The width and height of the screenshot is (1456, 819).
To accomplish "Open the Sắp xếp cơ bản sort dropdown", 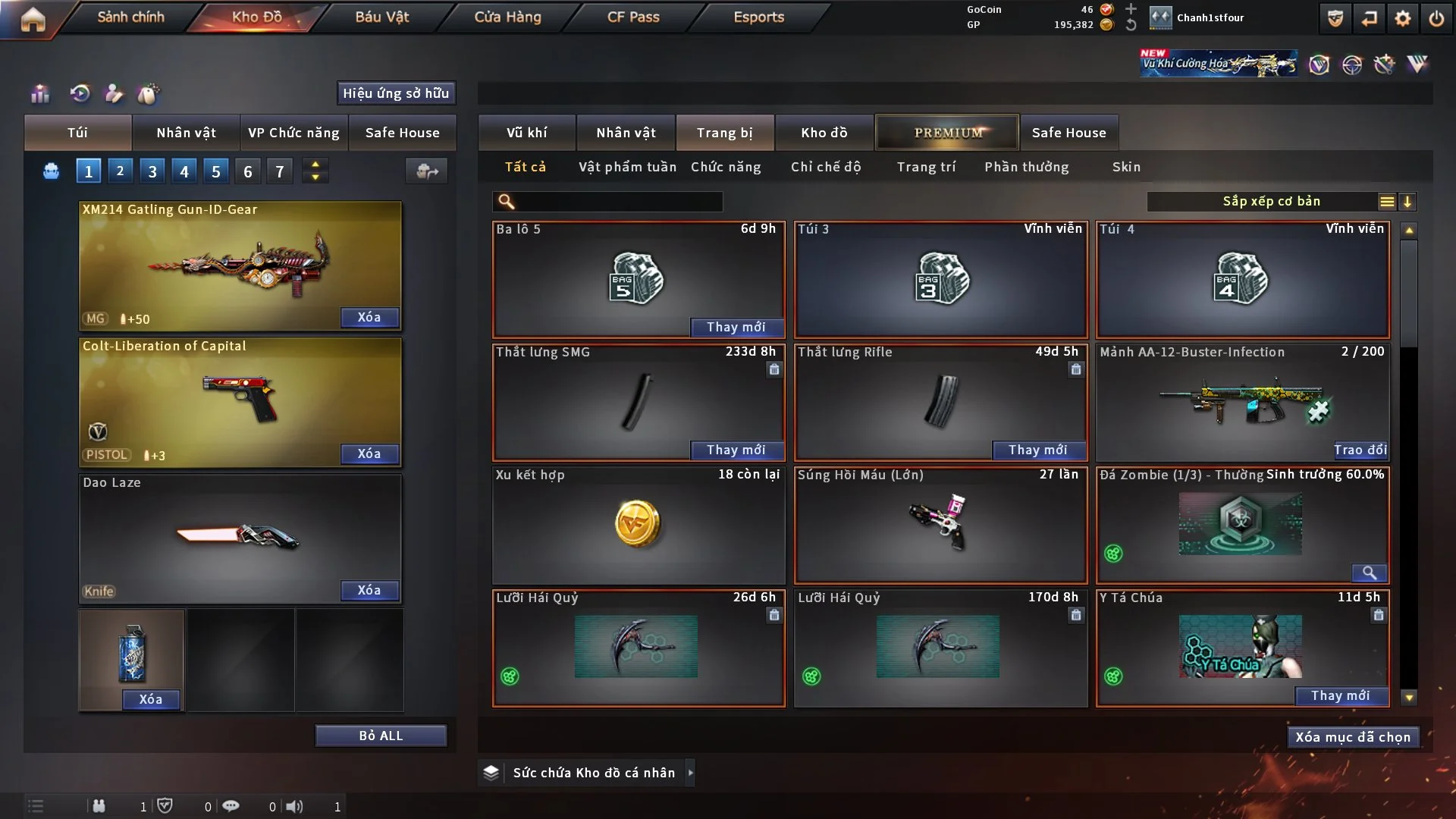I will pos(1271,202).
